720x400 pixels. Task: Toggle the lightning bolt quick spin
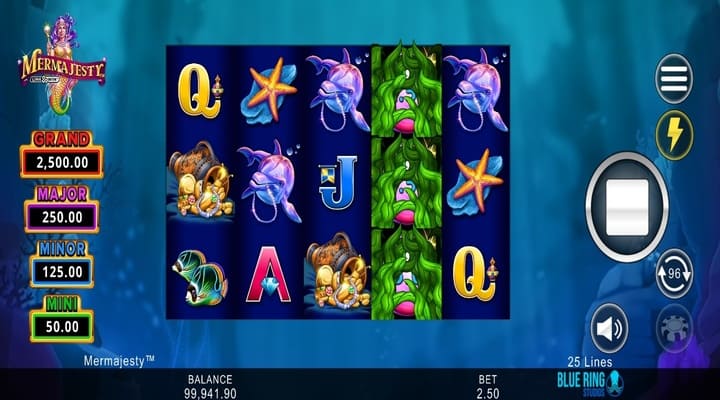(674, 134)
